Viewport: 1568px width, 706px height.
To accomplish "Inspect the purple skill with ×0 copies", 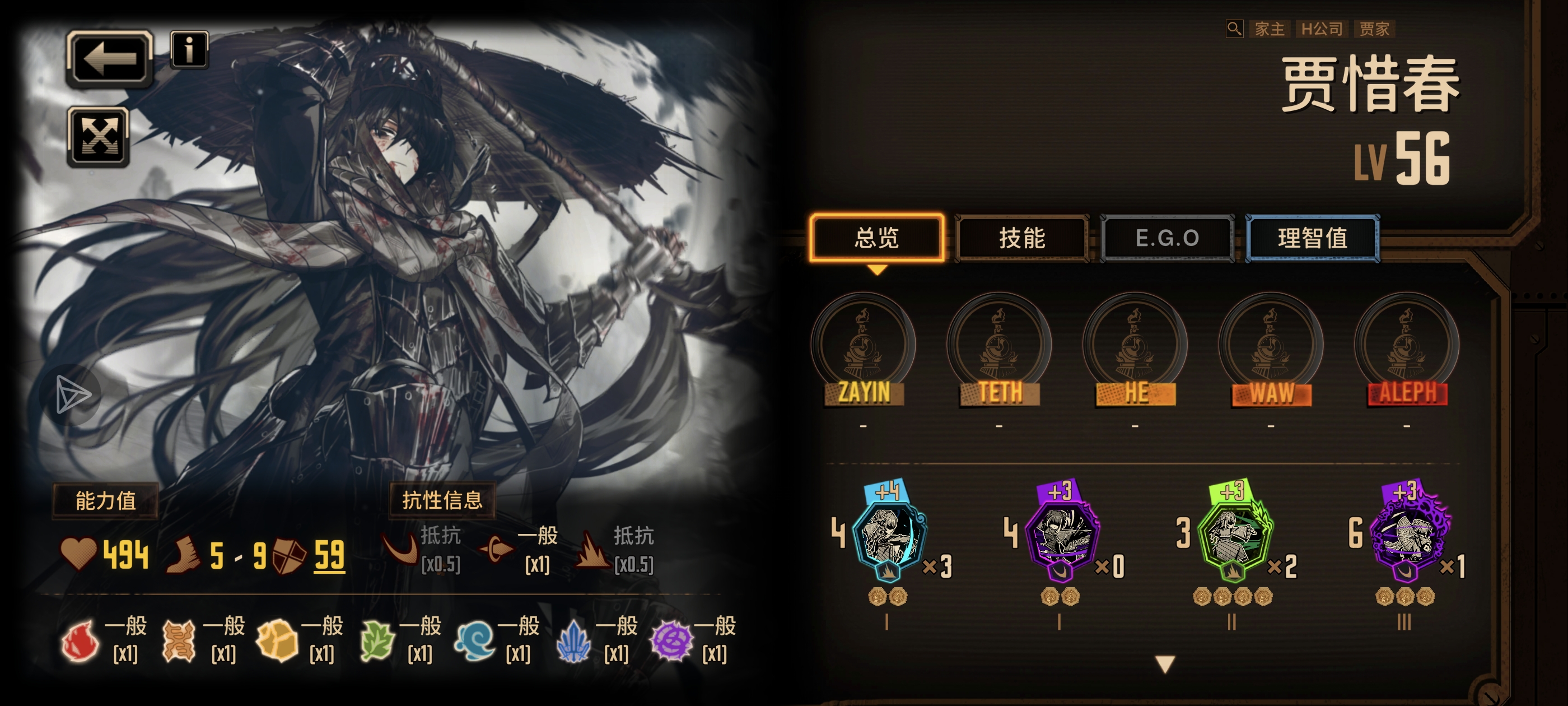I will click(1062, 534).
